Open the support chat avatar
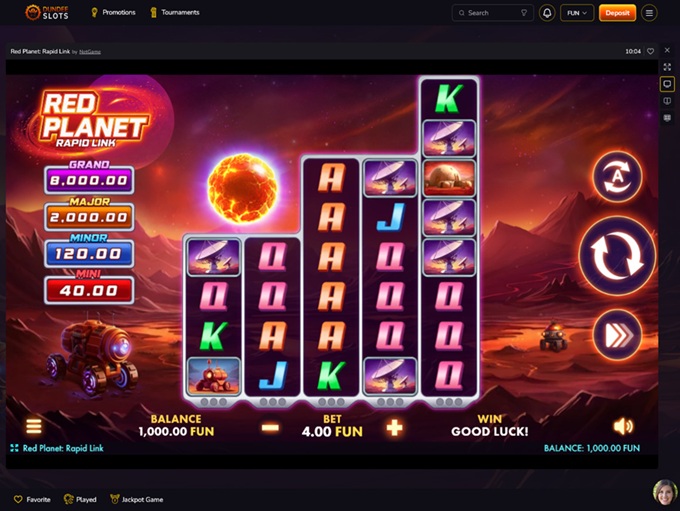 664,492
